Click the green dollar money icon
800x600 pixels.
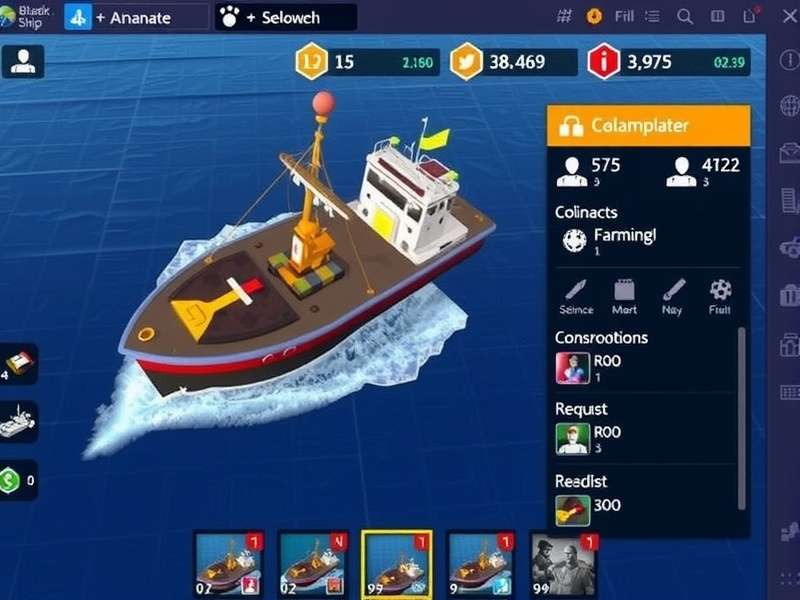click(17, 481)
